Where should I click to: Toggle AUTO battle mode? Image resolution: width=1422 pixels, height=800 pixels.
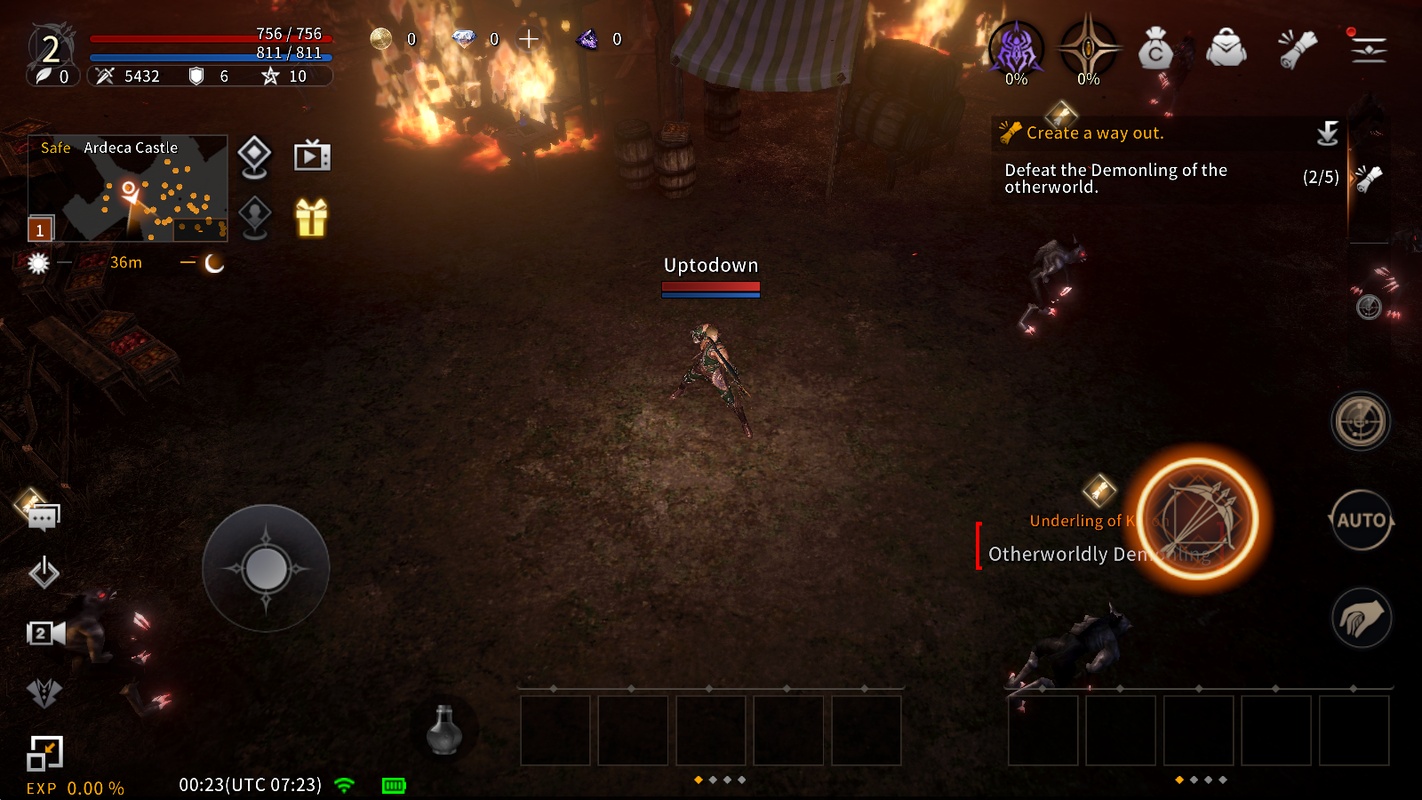(x=1361, y=520)
